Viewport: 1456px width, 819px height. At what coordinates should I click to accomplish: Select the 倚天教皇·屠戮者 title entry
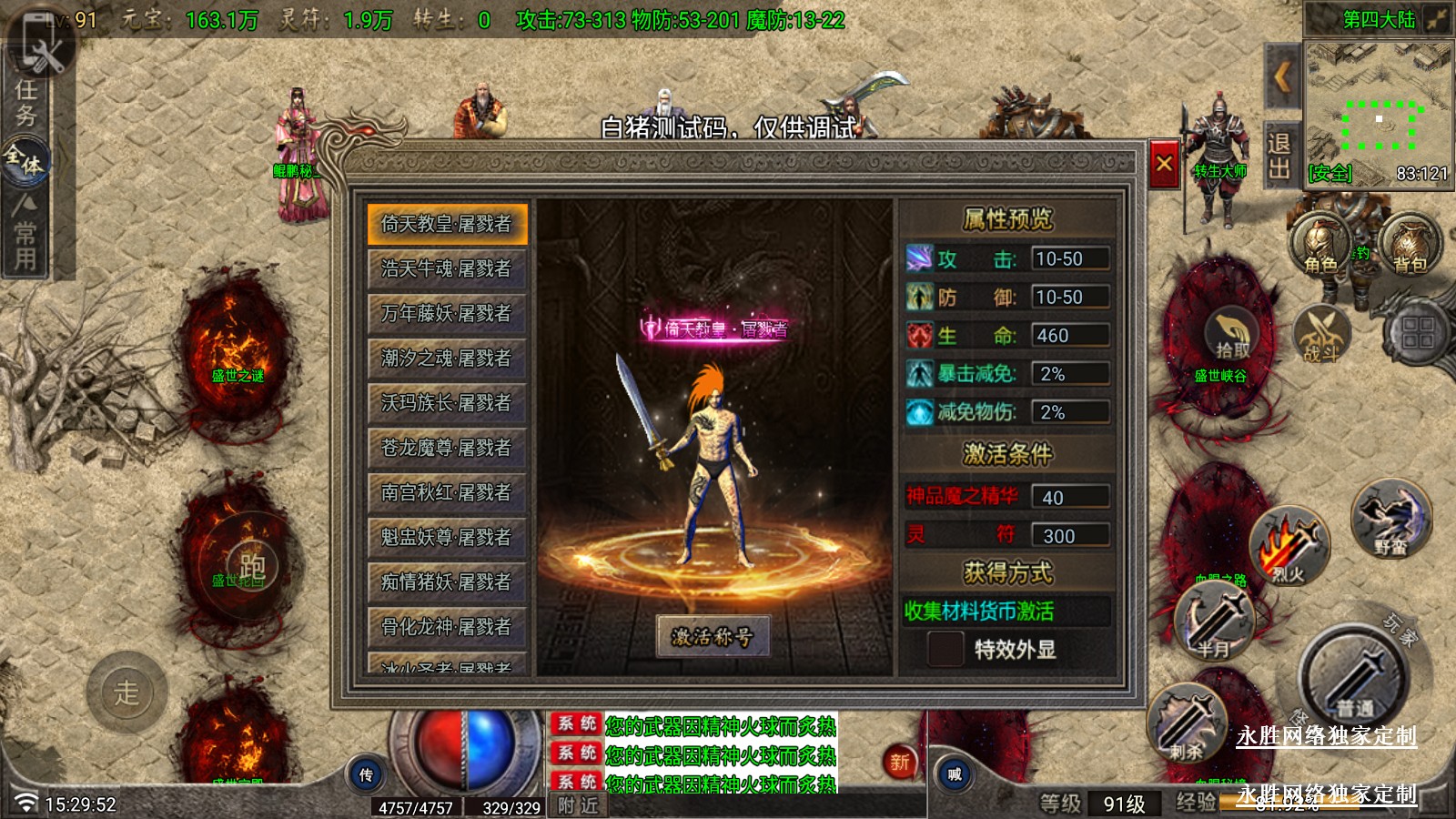click(x=447, y=224)
